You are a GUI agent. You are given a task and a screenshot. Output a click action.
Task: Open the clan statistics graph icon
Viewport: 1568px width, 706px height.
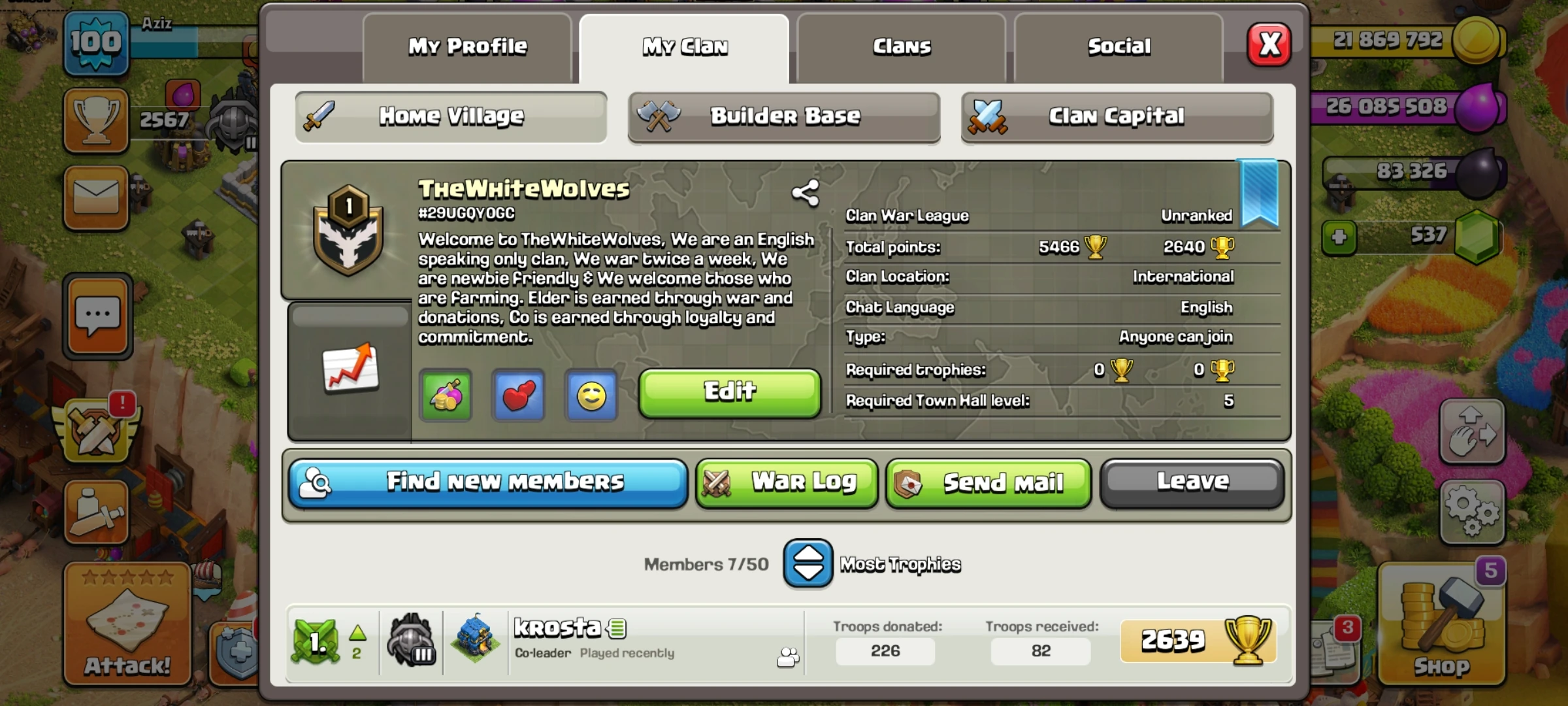(x=350, y=369)
